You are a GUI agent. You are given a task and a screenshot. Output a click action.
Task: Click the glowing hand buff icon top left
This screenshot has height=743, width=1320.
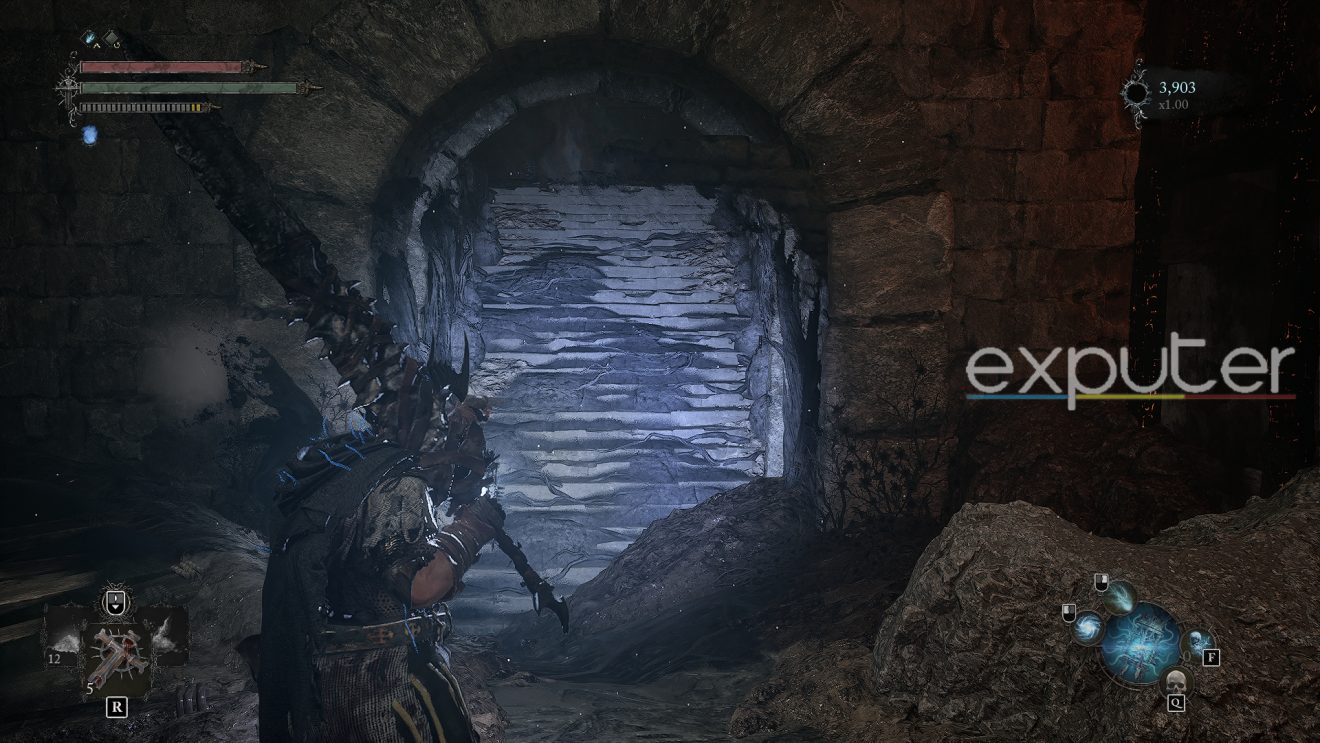pyautogui.click(x=89, y=36)
